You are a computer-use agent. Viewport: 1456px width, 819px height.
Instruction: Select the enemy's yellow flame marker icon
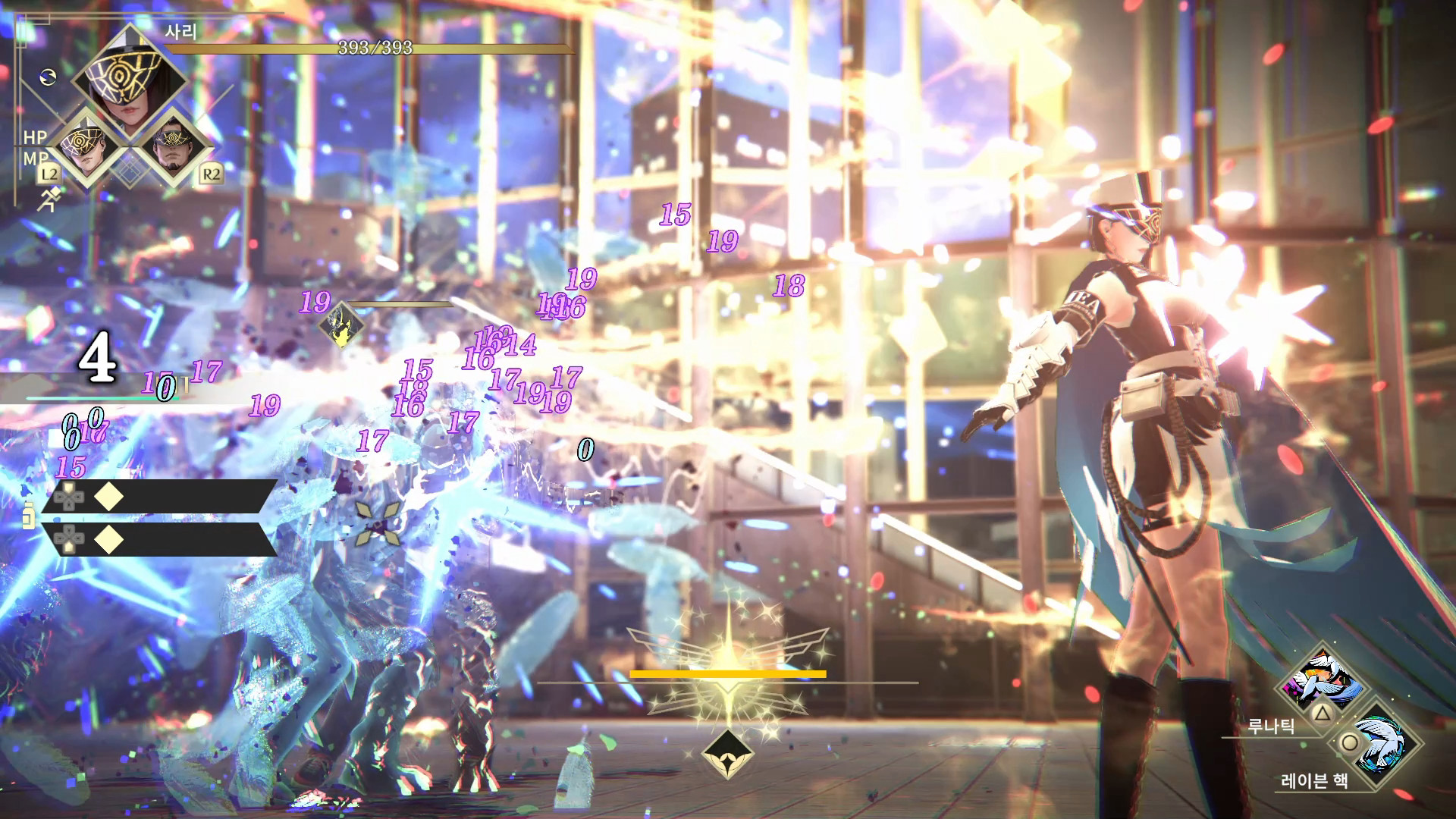coord(341,325)
